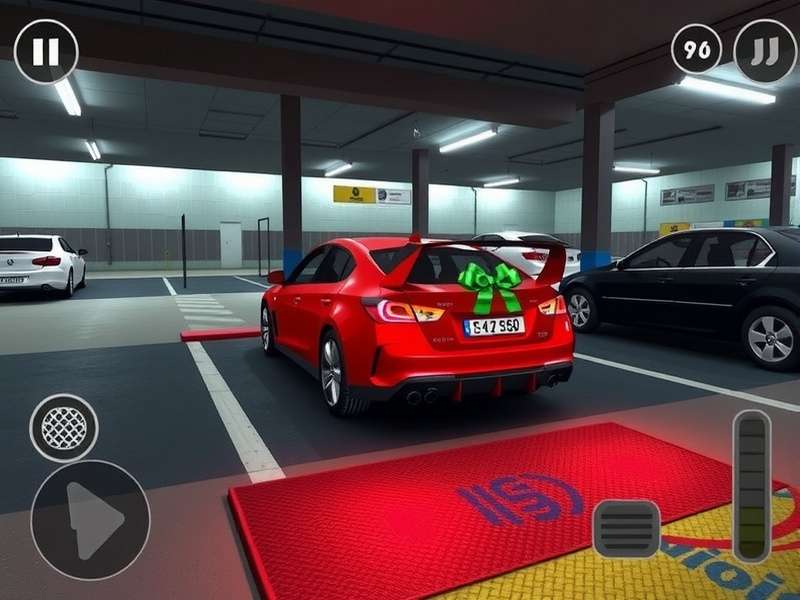This screenshot has width=800, height=600.
Task: Push the tall green accelerator pedal
Action: point(752,485)
